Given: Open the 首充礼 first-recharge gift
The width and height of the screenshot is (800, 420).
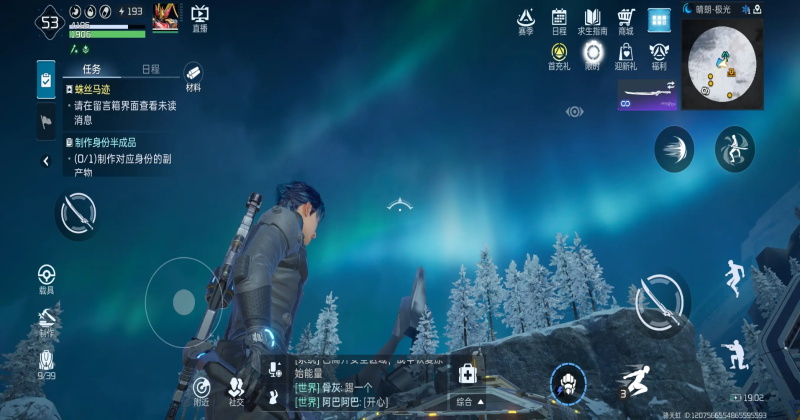Looking at the screenshot, I should pyautogui.click(x=559, y=55).
